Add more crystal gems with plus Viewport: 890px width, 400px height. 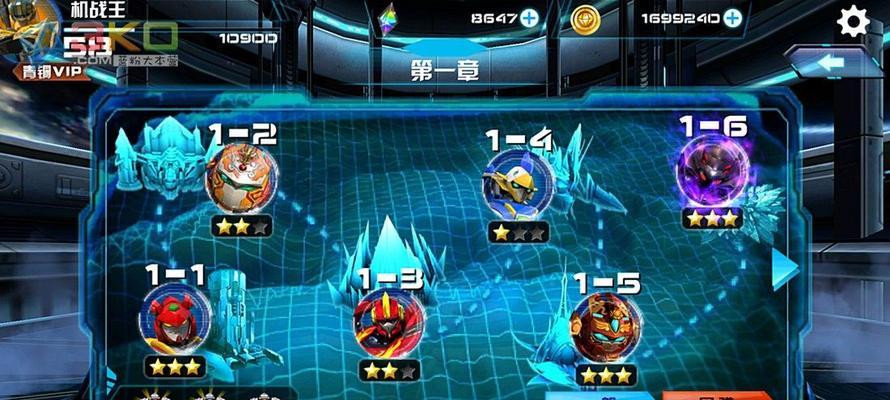[529, 17]
